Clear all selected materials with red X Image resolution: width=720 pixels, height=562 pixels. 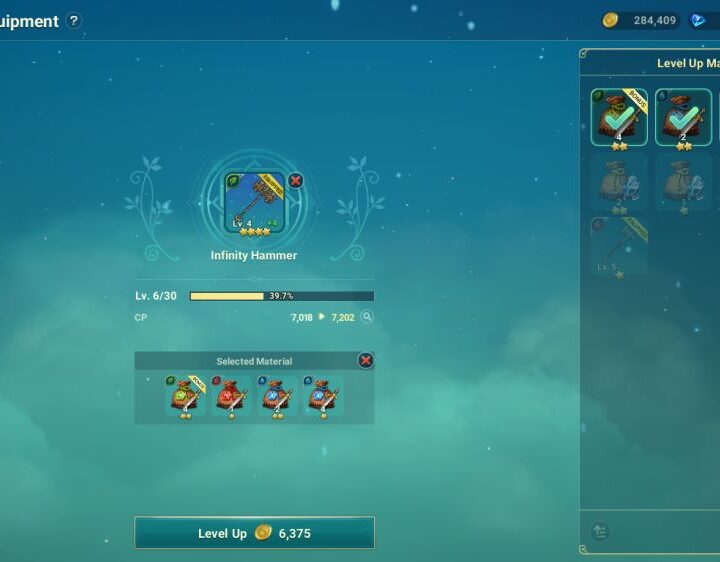coord(366,360)
